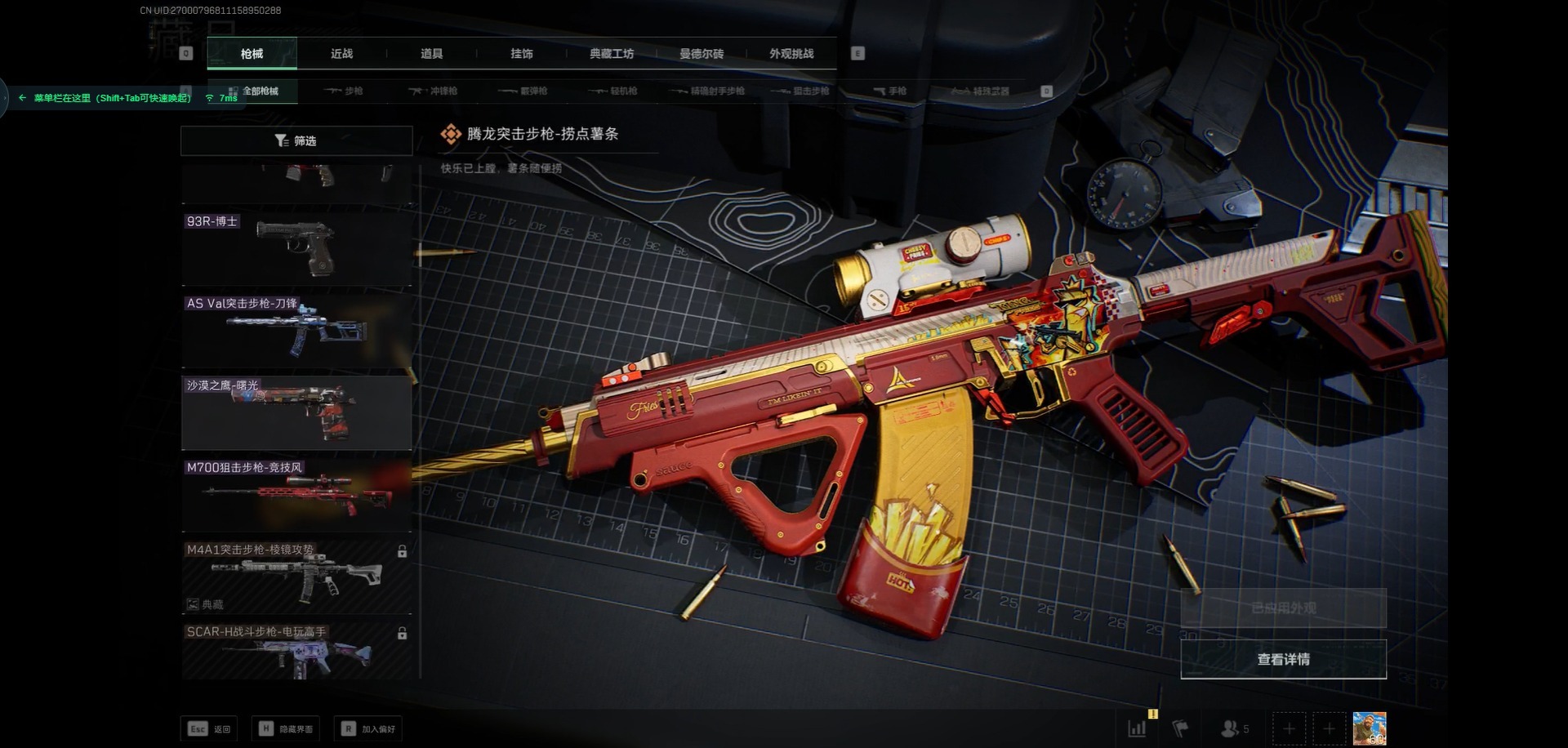View the locked SCAR-H 电玩高手 skin

296,651
